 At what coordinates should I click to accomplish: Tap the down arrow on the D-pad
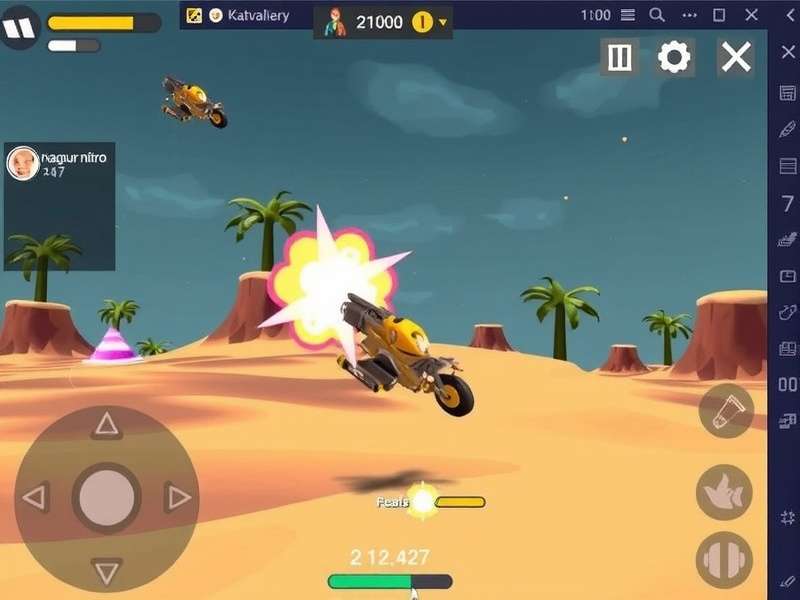(x=106, y=571)
